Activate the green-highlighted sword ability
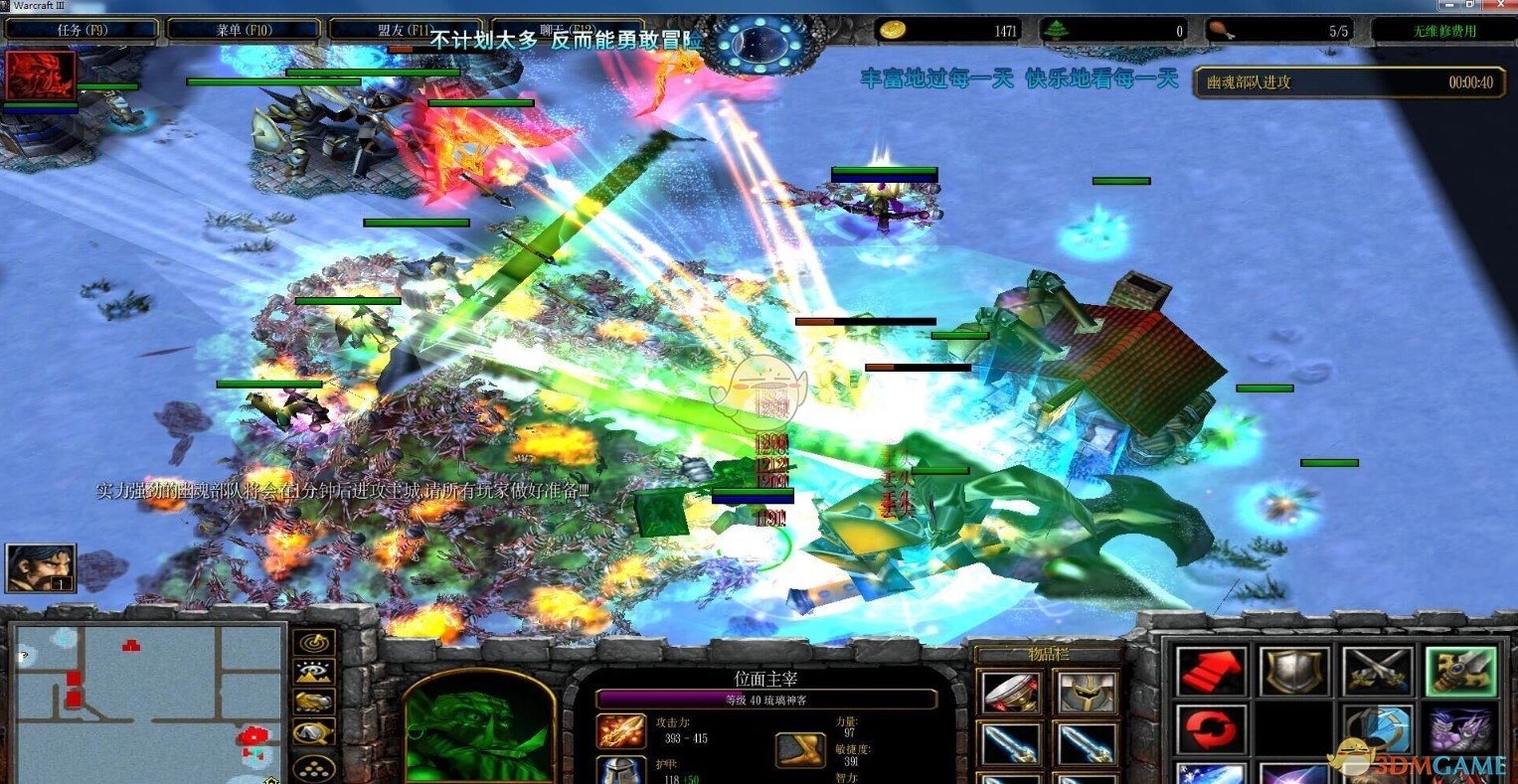1518x784 pixels. click(1459, 672)
